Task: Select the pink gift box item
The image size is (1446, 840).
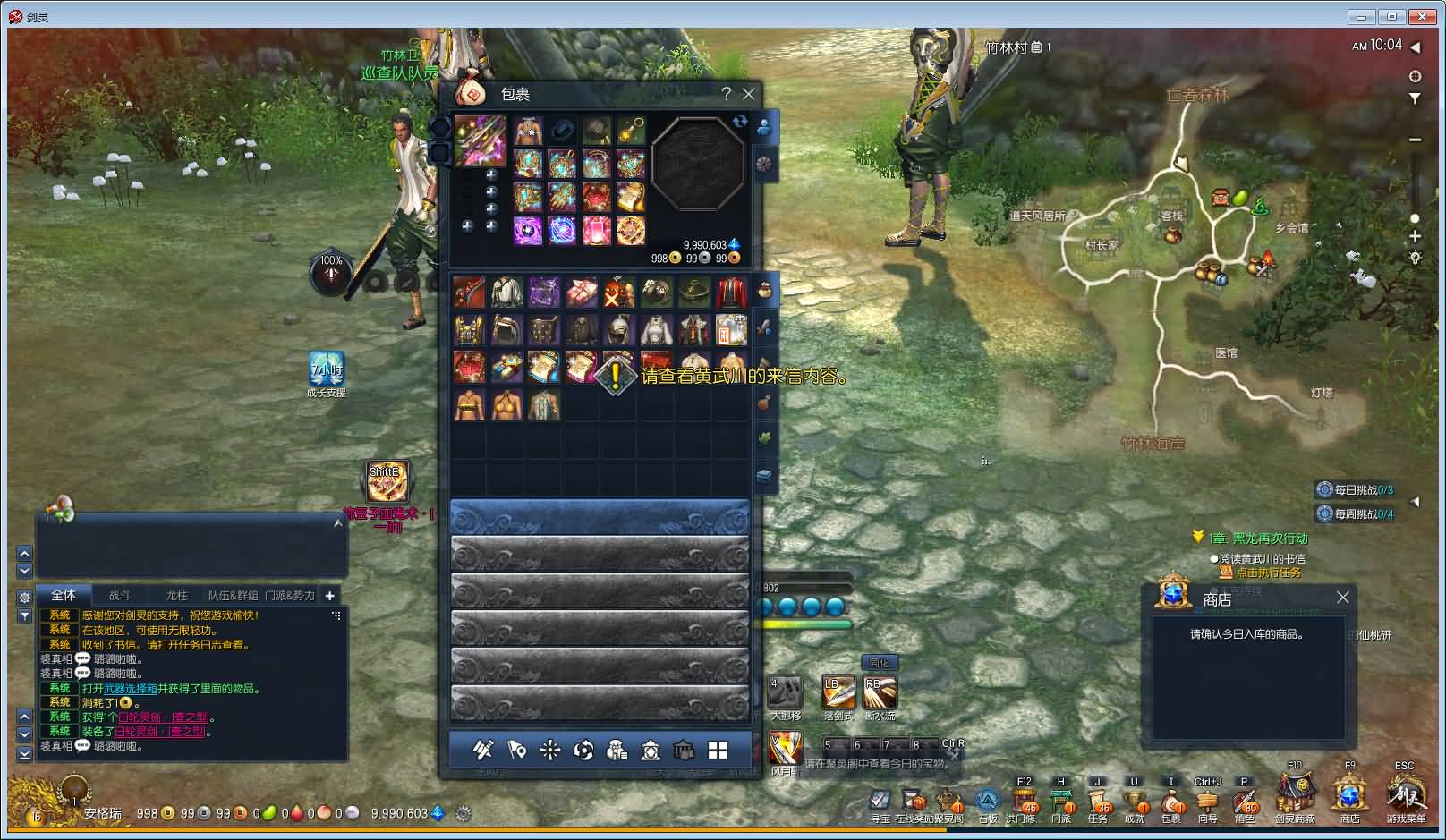Action: coord(581,293)
